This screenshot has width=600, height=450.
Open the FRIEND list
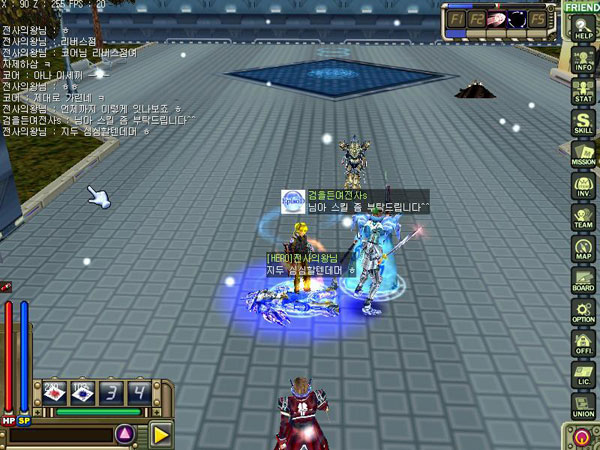[580, 7]
